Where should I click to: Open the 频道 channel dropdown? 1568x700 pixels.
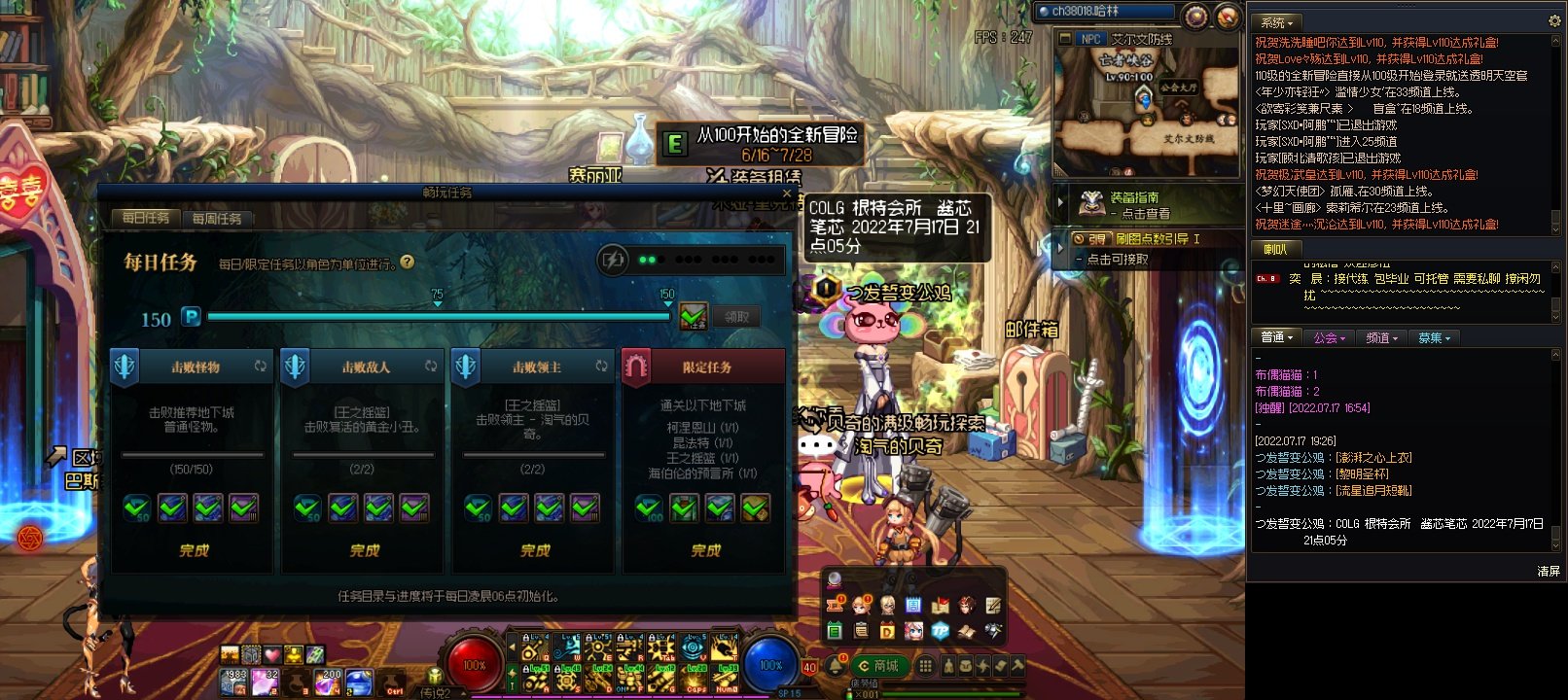tap(1381, 338)
